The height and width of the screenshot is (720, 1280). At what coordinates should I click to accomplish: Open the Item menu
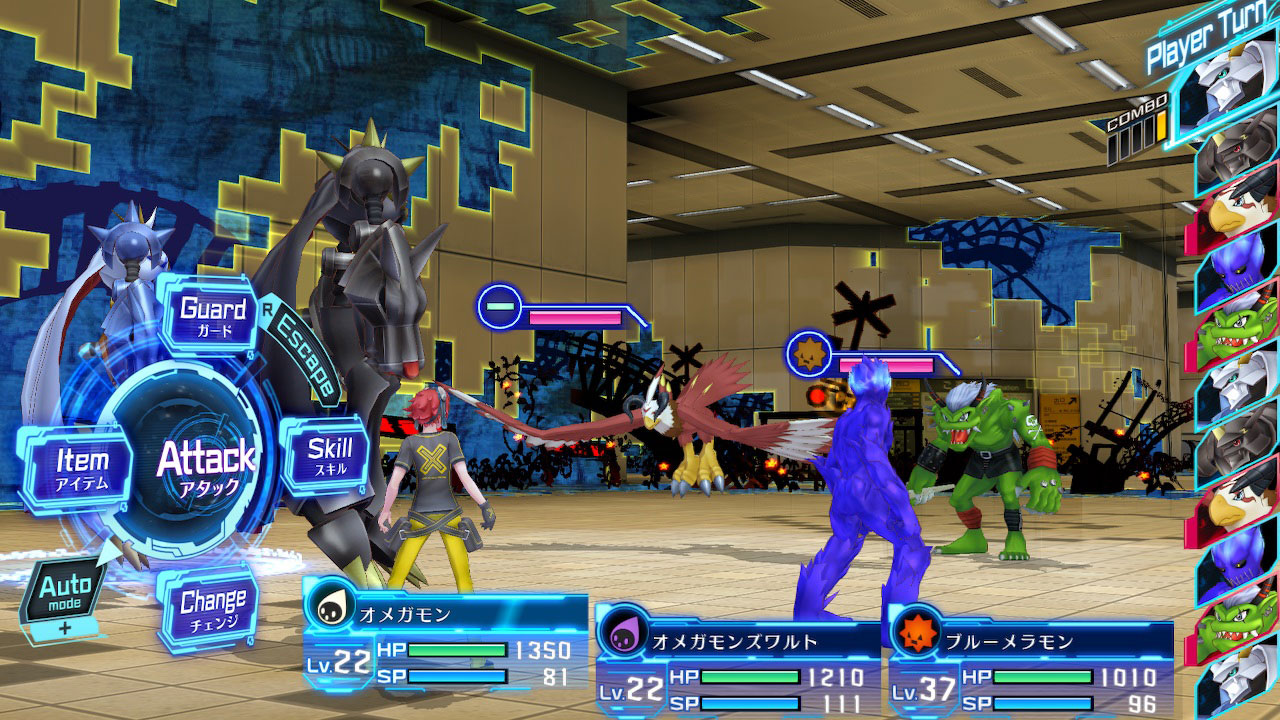pos(80,467)
